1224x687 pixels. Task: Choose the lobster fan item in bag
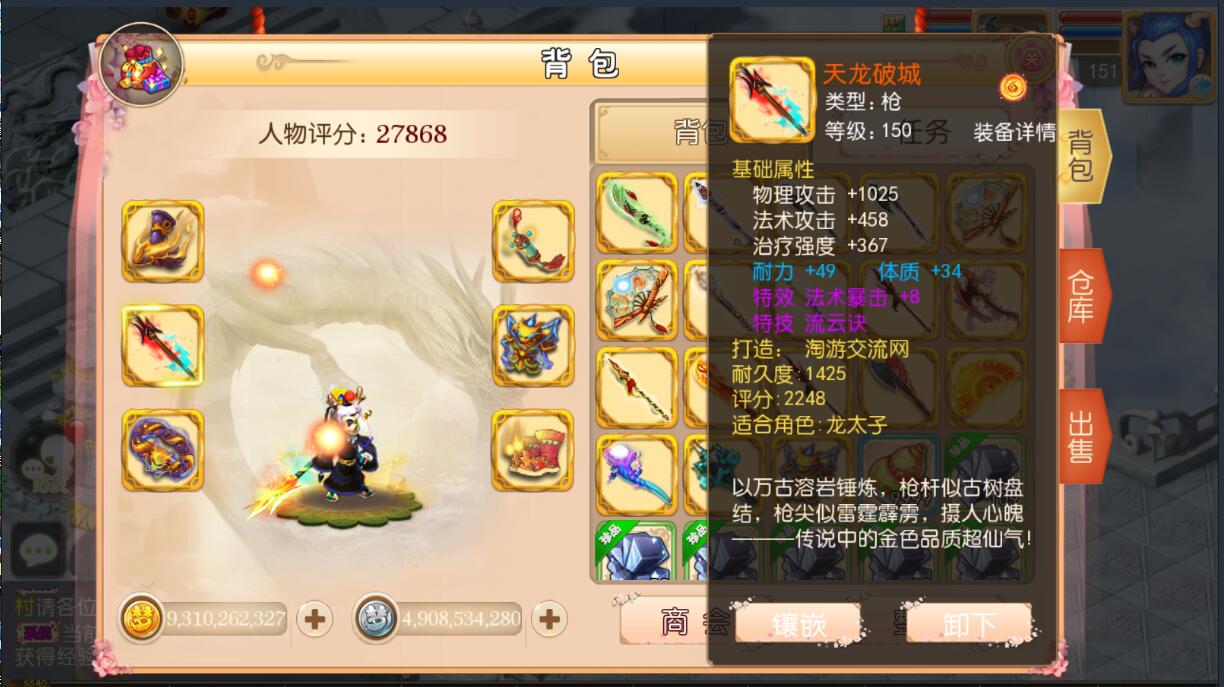coord(636,300)
